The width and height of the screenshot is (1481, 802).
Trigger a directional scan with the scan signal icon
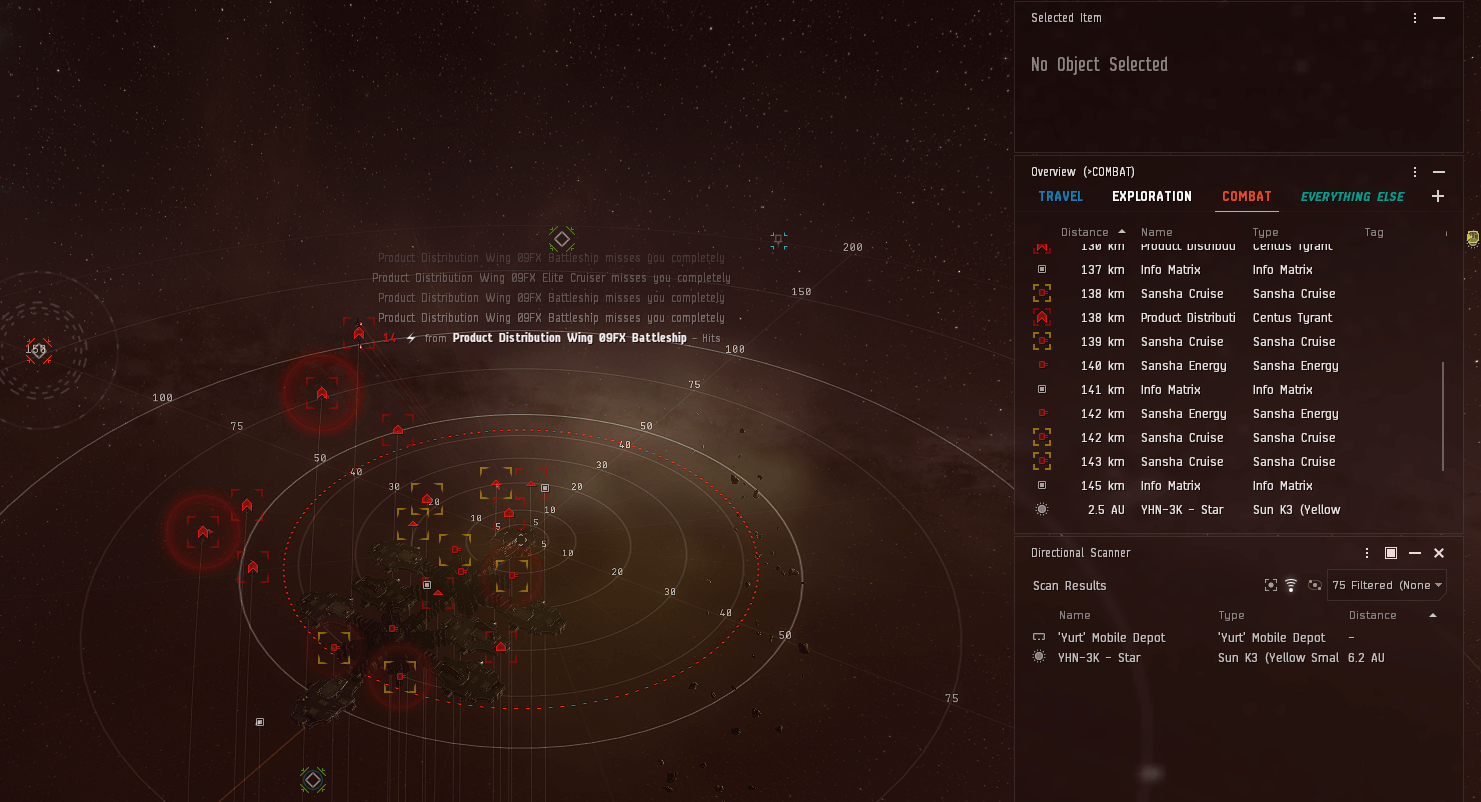[1291, 585]
